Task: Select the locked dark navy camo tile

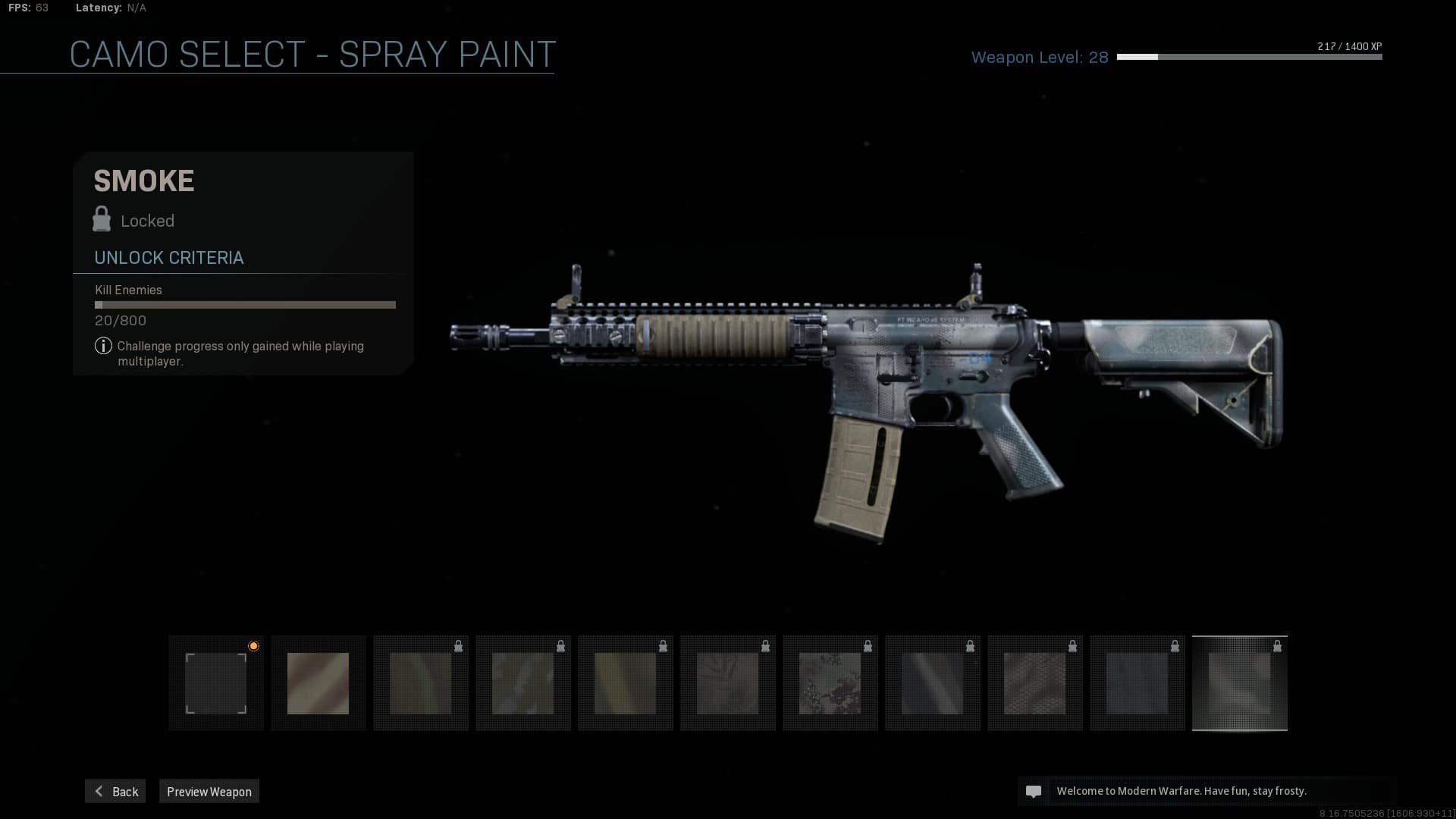Action: coord(1137,683)
